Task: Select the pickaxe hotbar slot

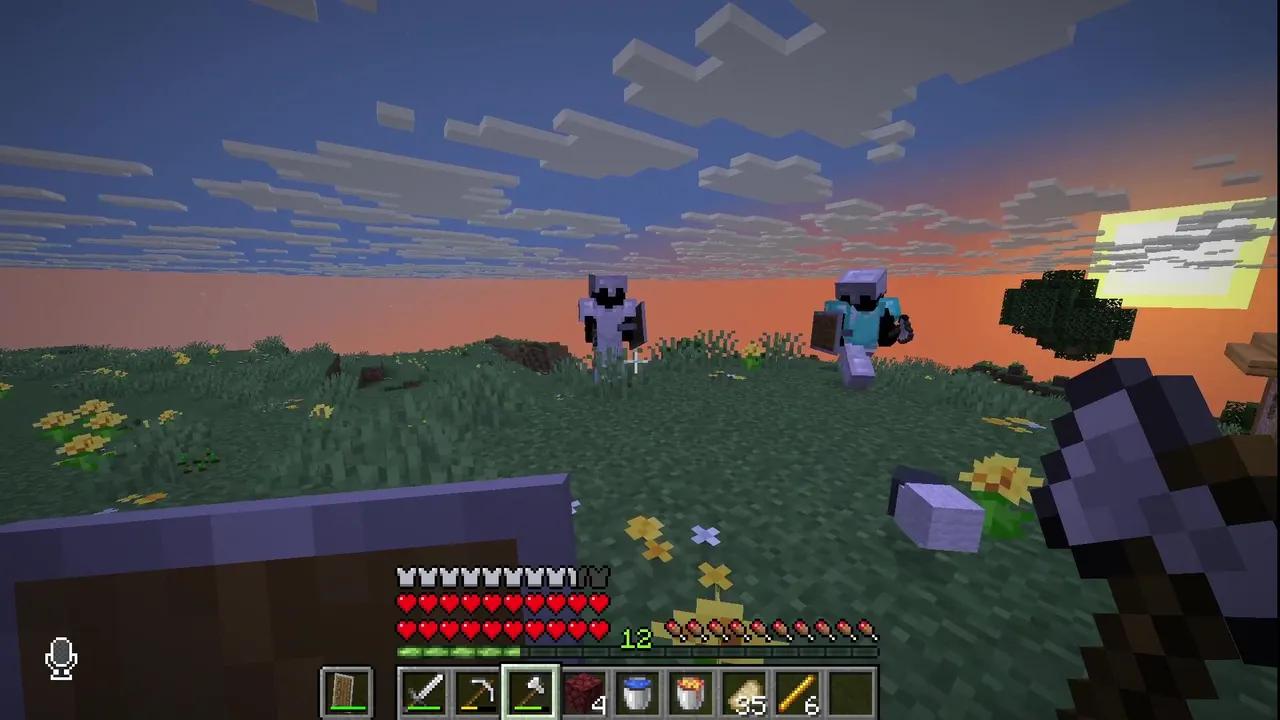Action: [477, 690]
